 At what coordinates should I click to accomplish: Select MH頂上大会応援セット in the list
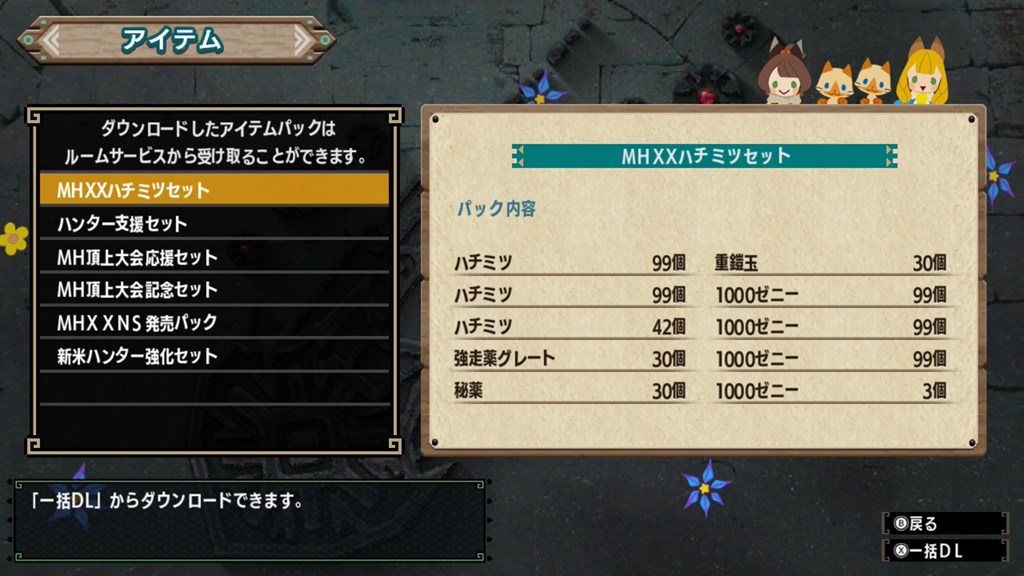point(214,257)
